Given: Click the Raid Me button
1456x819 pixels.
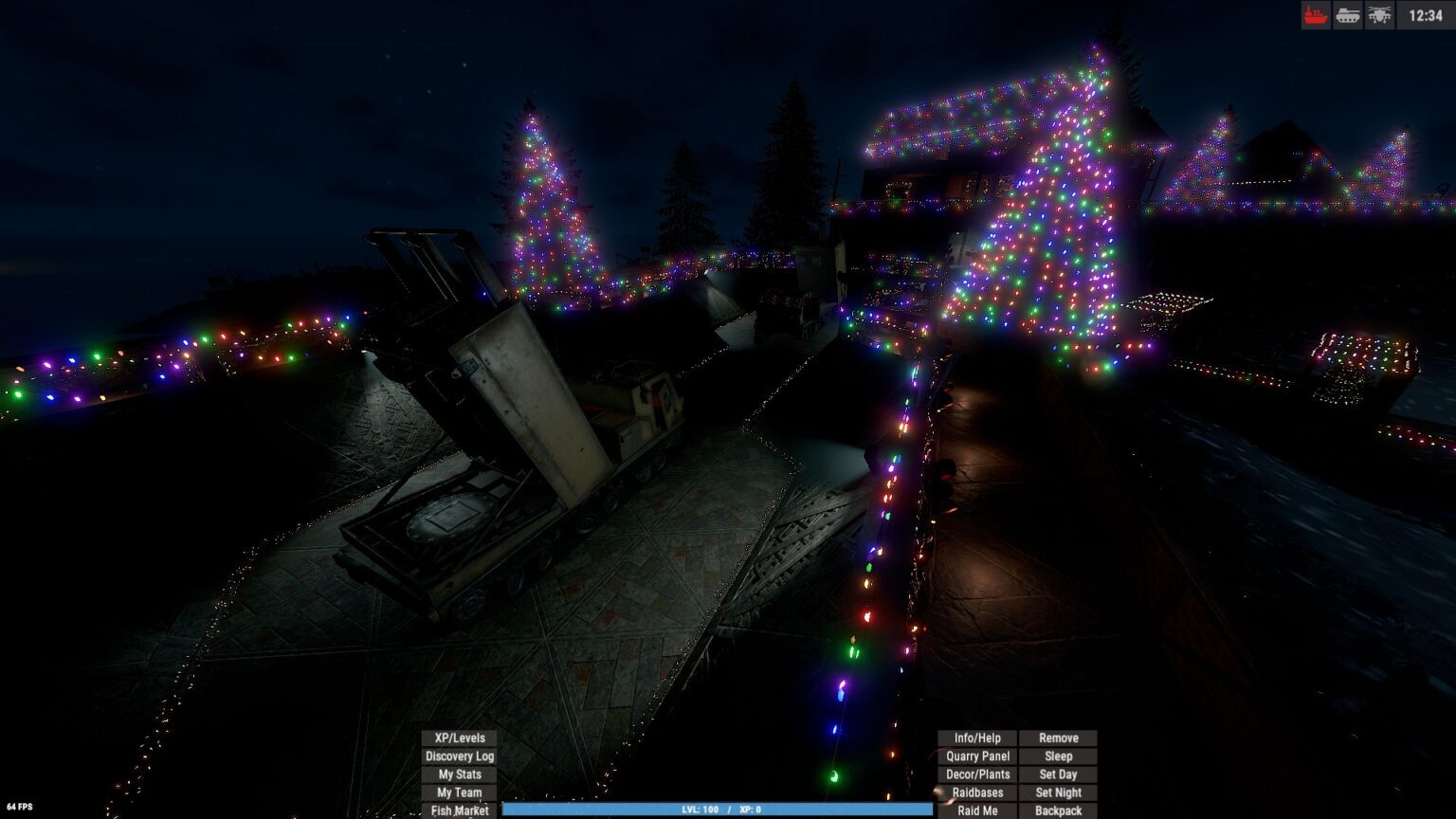Looking at the screenshot, I should click(977, 810).
